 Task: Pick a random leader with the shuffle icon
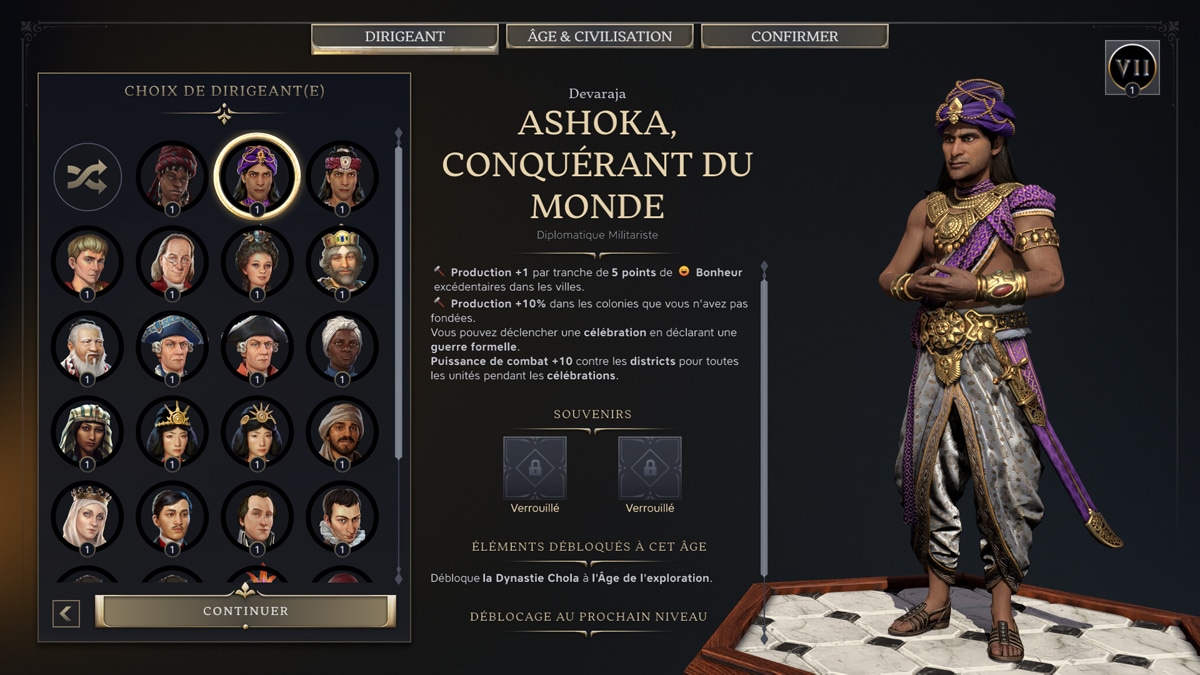(87, 177)
